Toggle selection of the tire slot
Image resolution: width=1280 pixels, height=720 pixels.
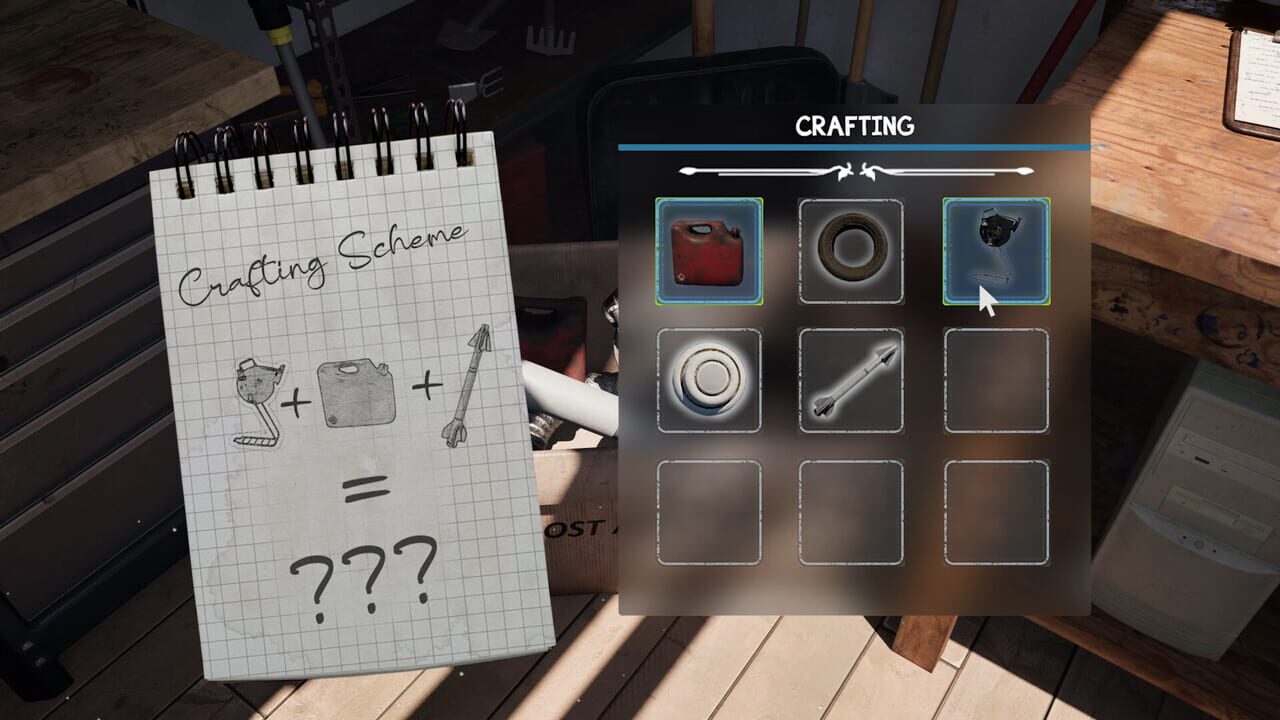(x=852, y=251)
